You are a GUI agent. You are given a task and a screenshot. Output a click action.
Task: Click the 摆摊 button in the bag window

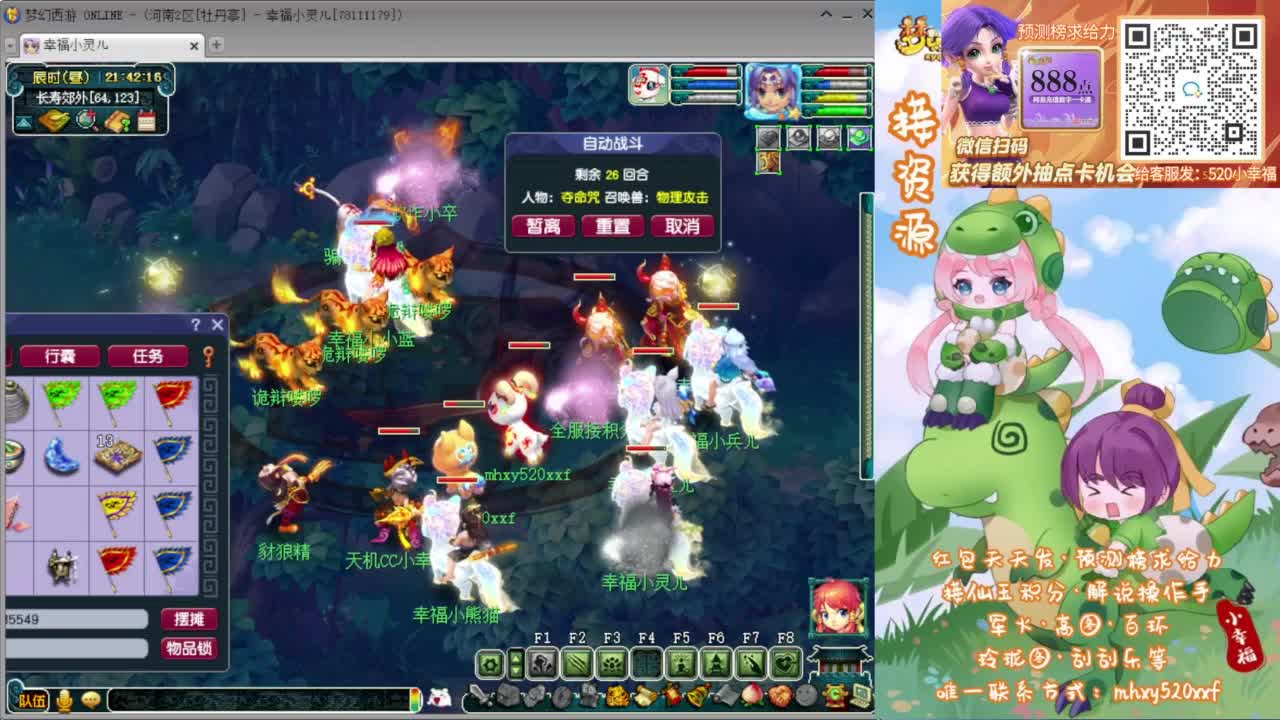pyautogui.click(x=188, y=618)
